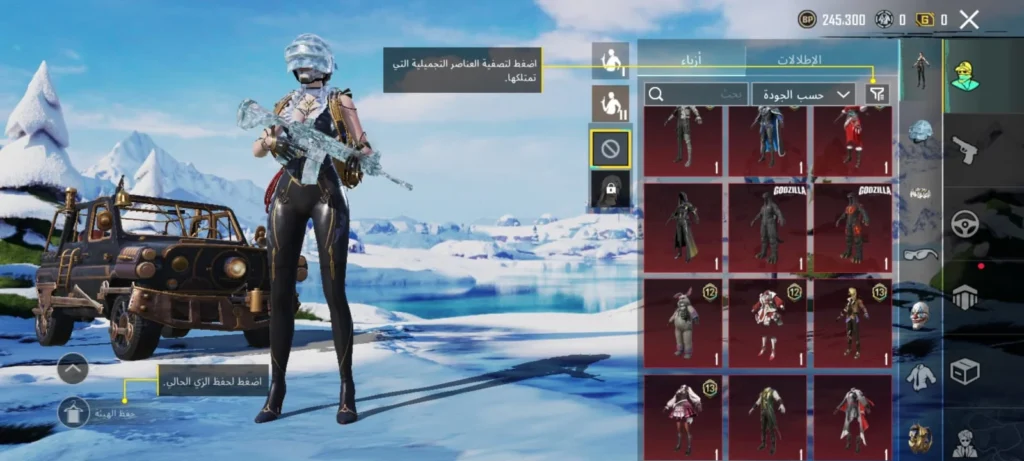The image size is (1024, 461).
Task: Expand the up-arrow circle button
Action: click(74, 369)
